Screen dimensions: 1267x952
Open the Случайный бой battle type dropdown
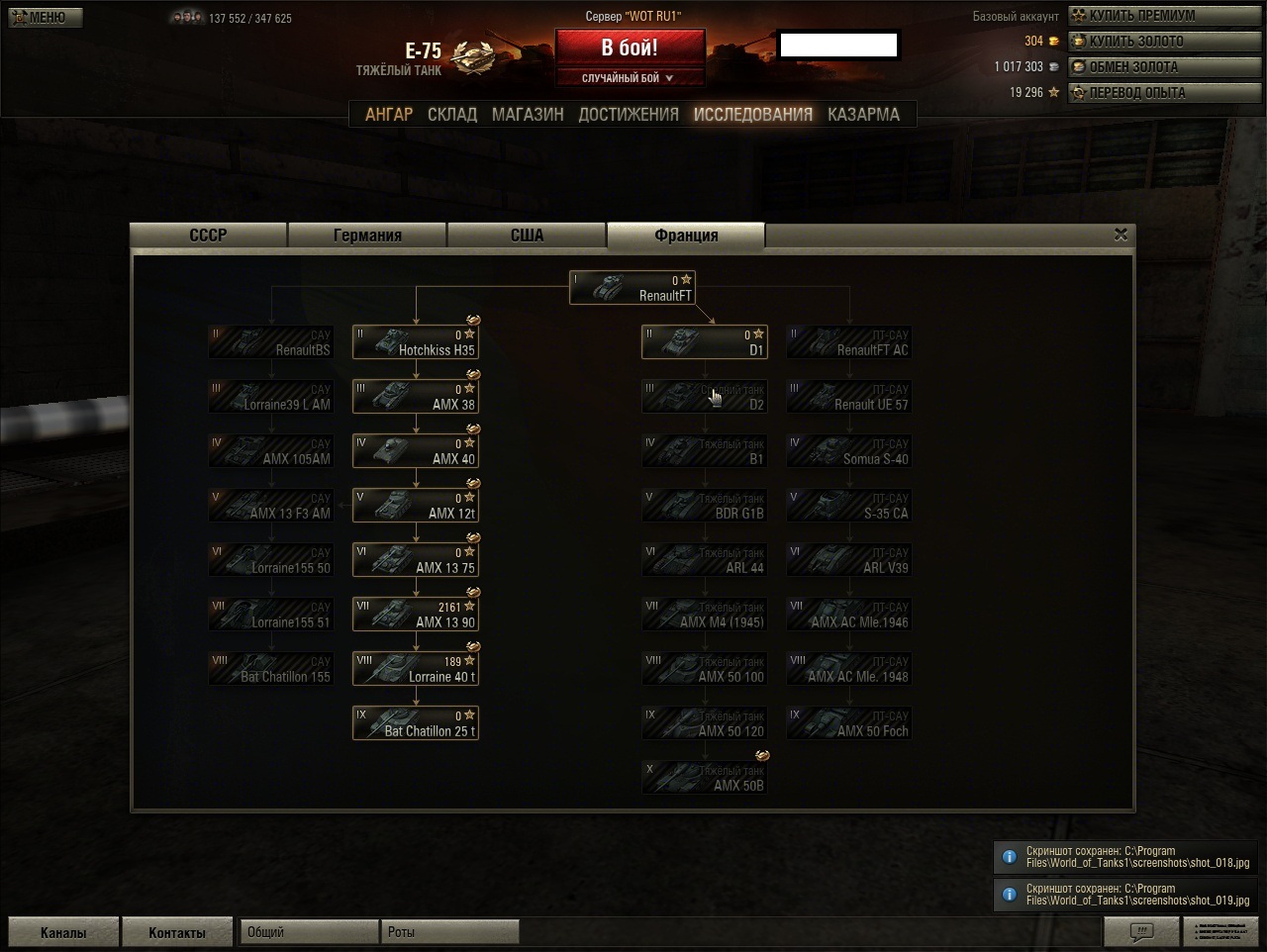click(630, 78)
